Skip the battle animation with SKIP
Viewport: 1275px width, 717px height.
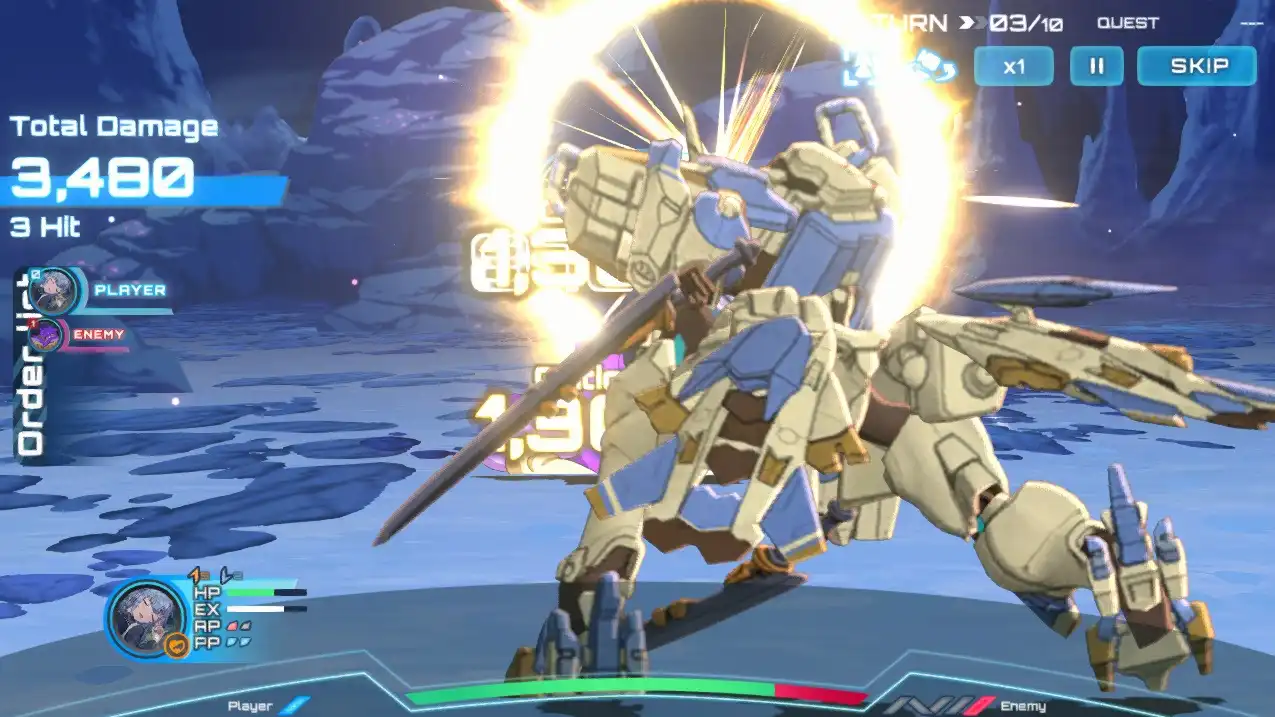click(1197, 67)
